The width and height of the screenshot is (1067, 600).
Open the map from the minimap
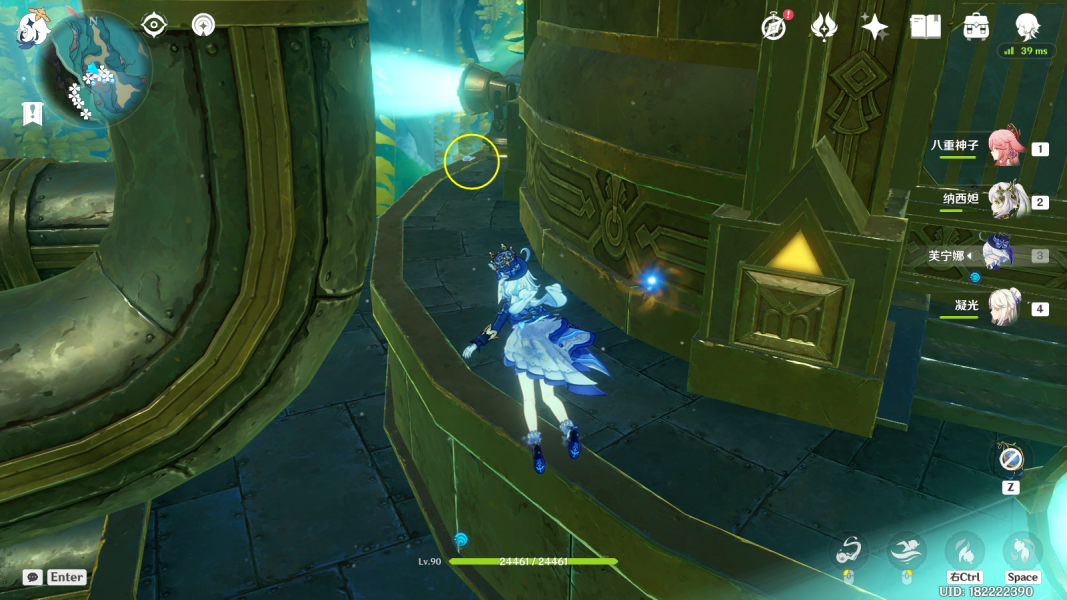(x=96, y=68)
